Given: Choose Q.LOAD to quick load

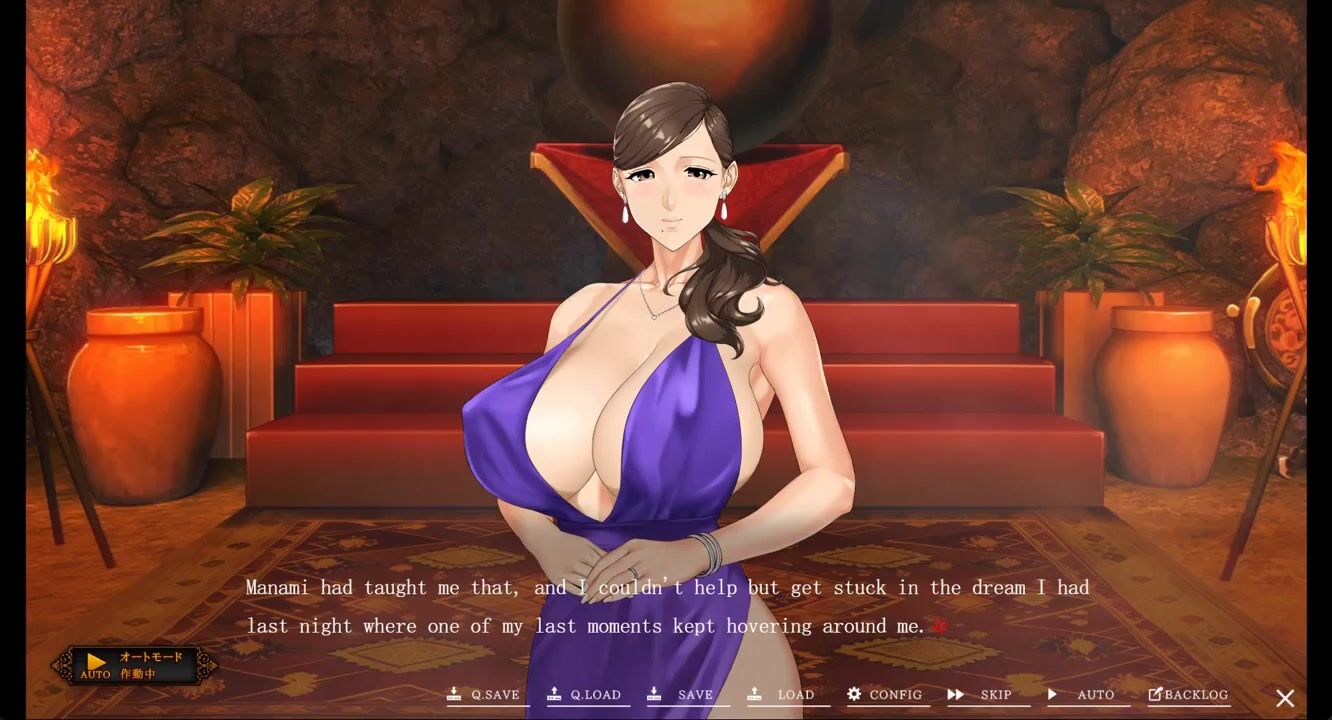Looking at the screenshot, I should click(585, 695).
